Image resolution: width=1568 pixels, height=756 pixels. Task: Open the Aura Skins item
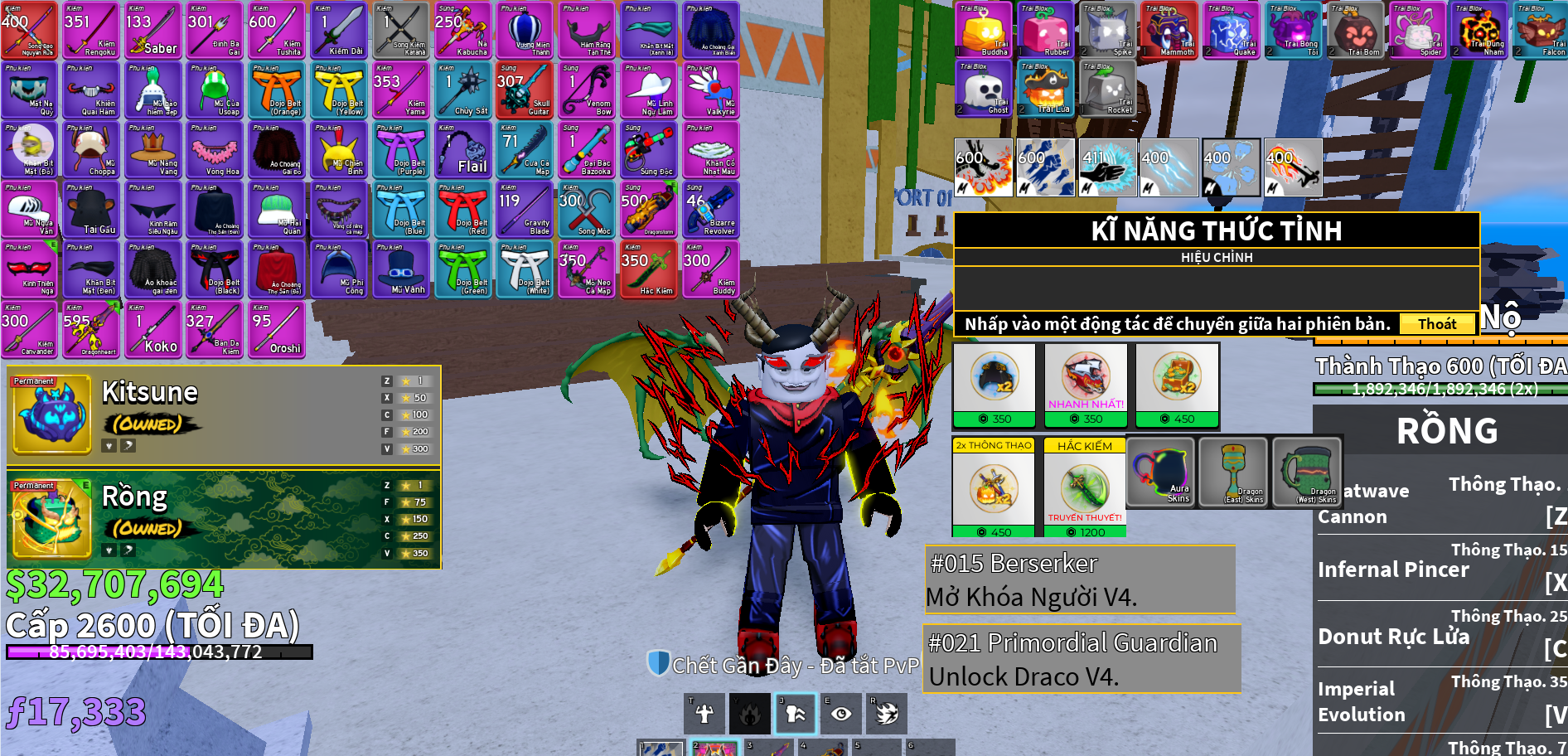point(1160,472)
